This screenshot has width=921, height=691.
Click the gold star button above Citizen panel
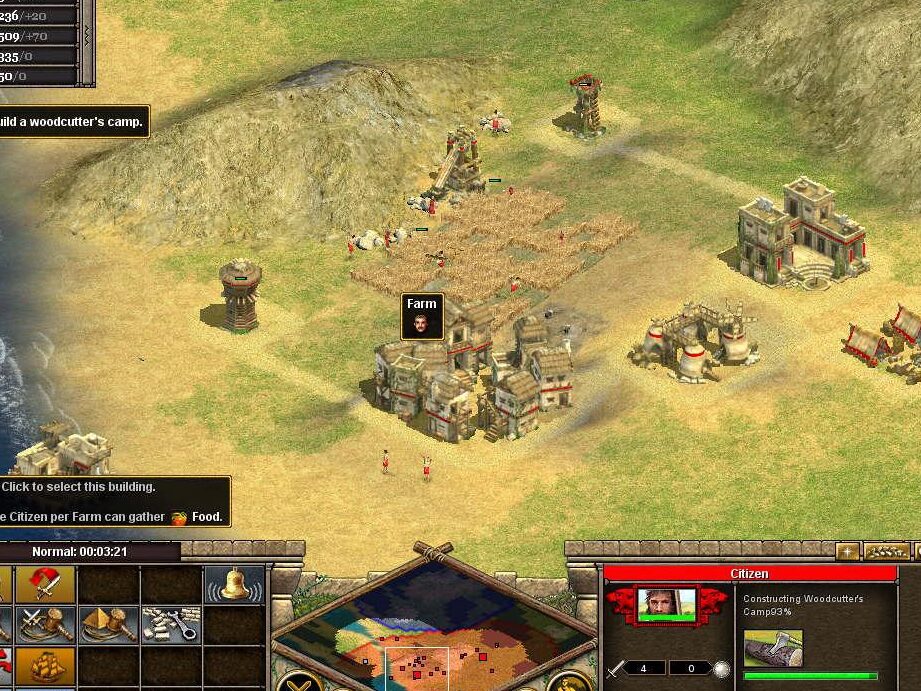tap(847, 551)
